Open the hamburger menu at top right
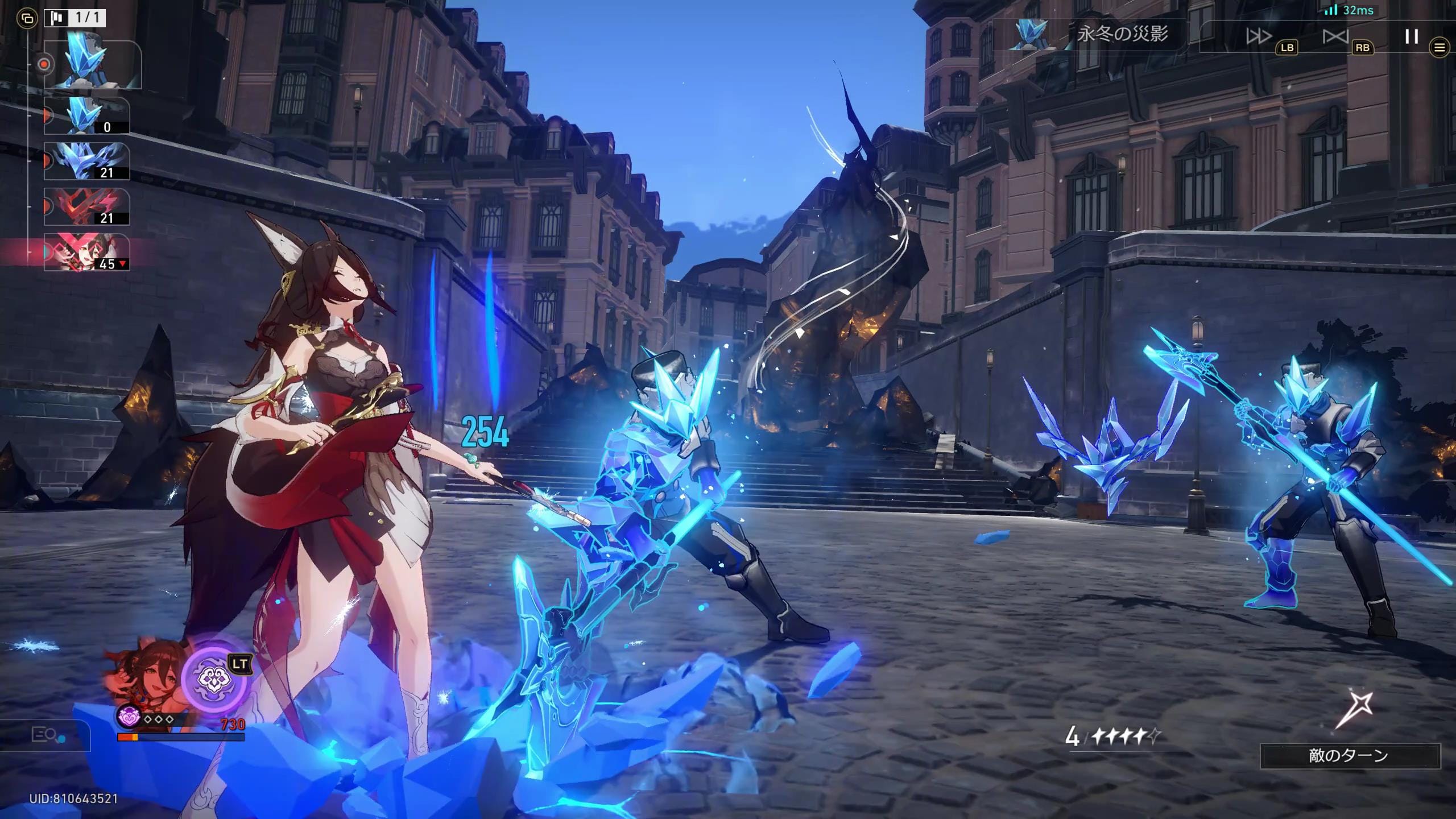 [x=1440, y=47]
